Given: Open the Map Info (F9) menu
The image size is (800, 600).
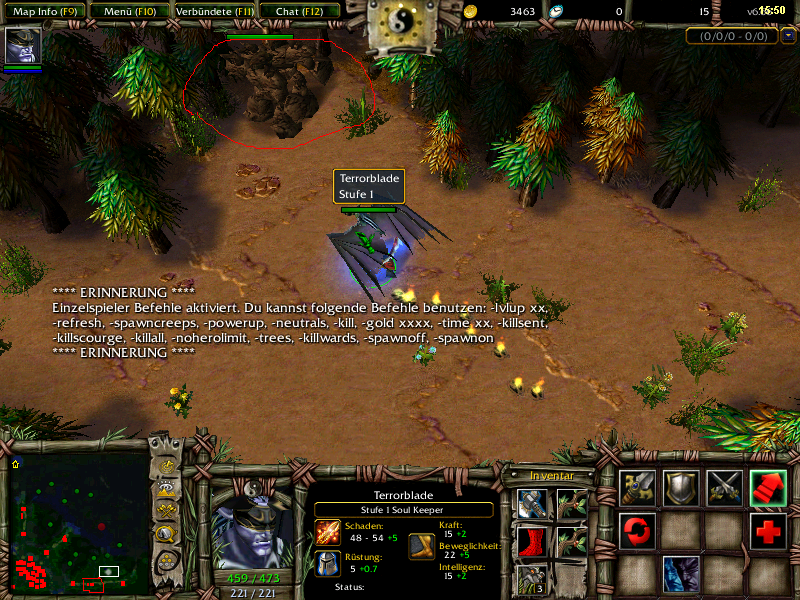Looking at the screenshot, I should click(44, 11).
